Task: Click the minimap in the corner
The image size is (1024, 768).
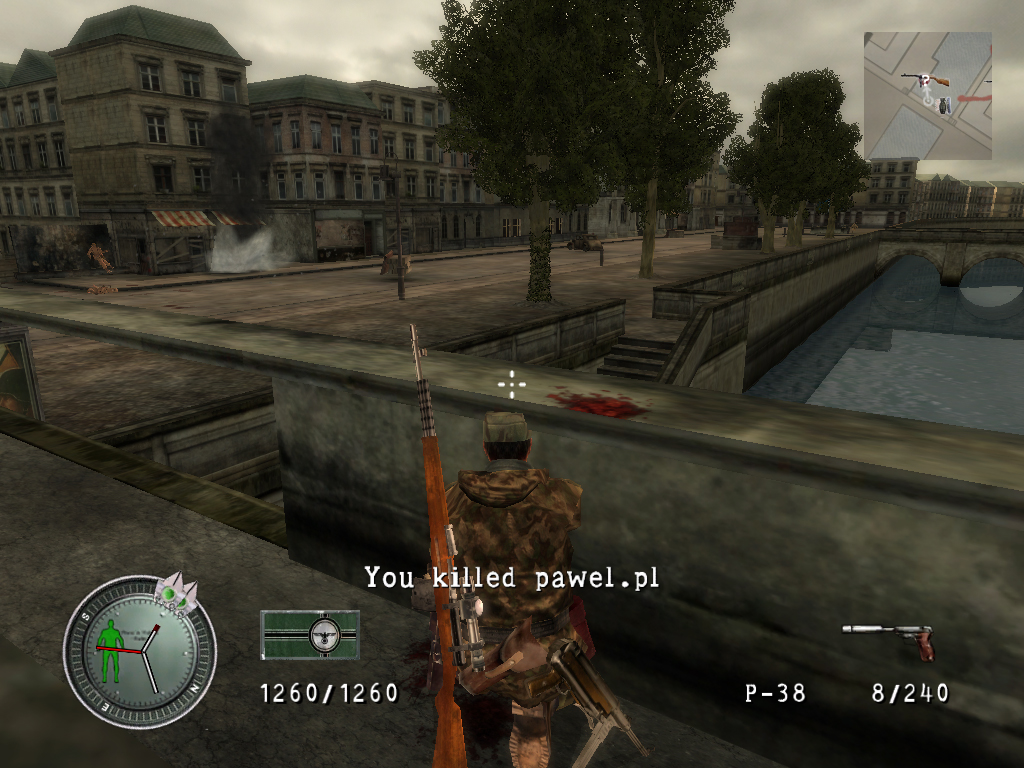Action: [927, 95]
